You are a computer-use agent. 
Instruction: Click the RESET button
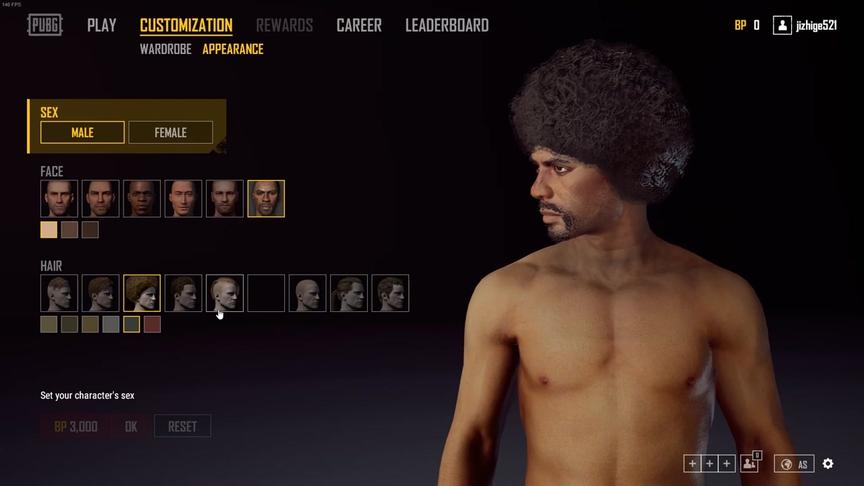[182, 426]
